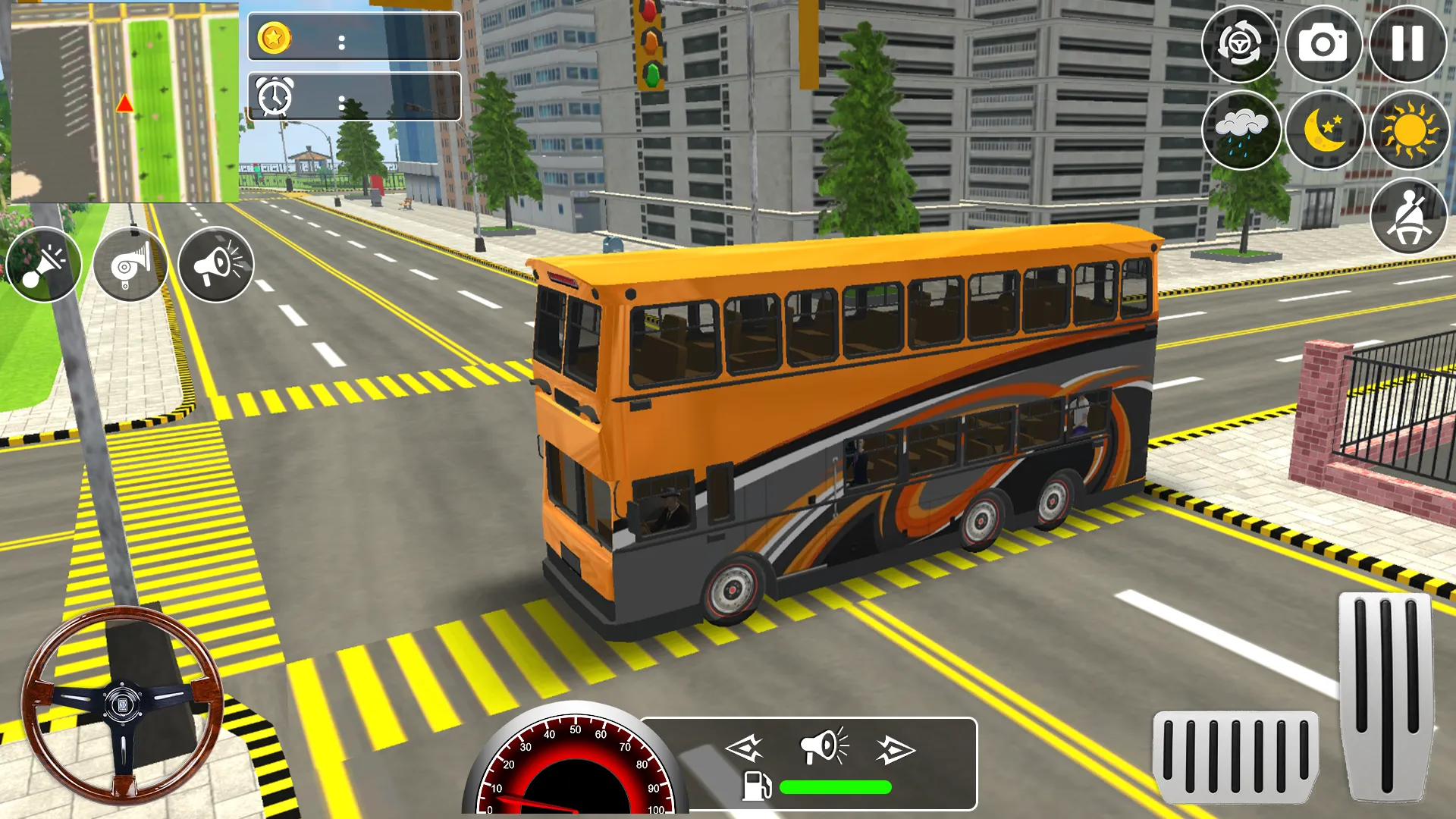Image resolution: width=1456 pixels, height=819 pixels.
Task: Switch to night mode
Action: coord(1325,130)
